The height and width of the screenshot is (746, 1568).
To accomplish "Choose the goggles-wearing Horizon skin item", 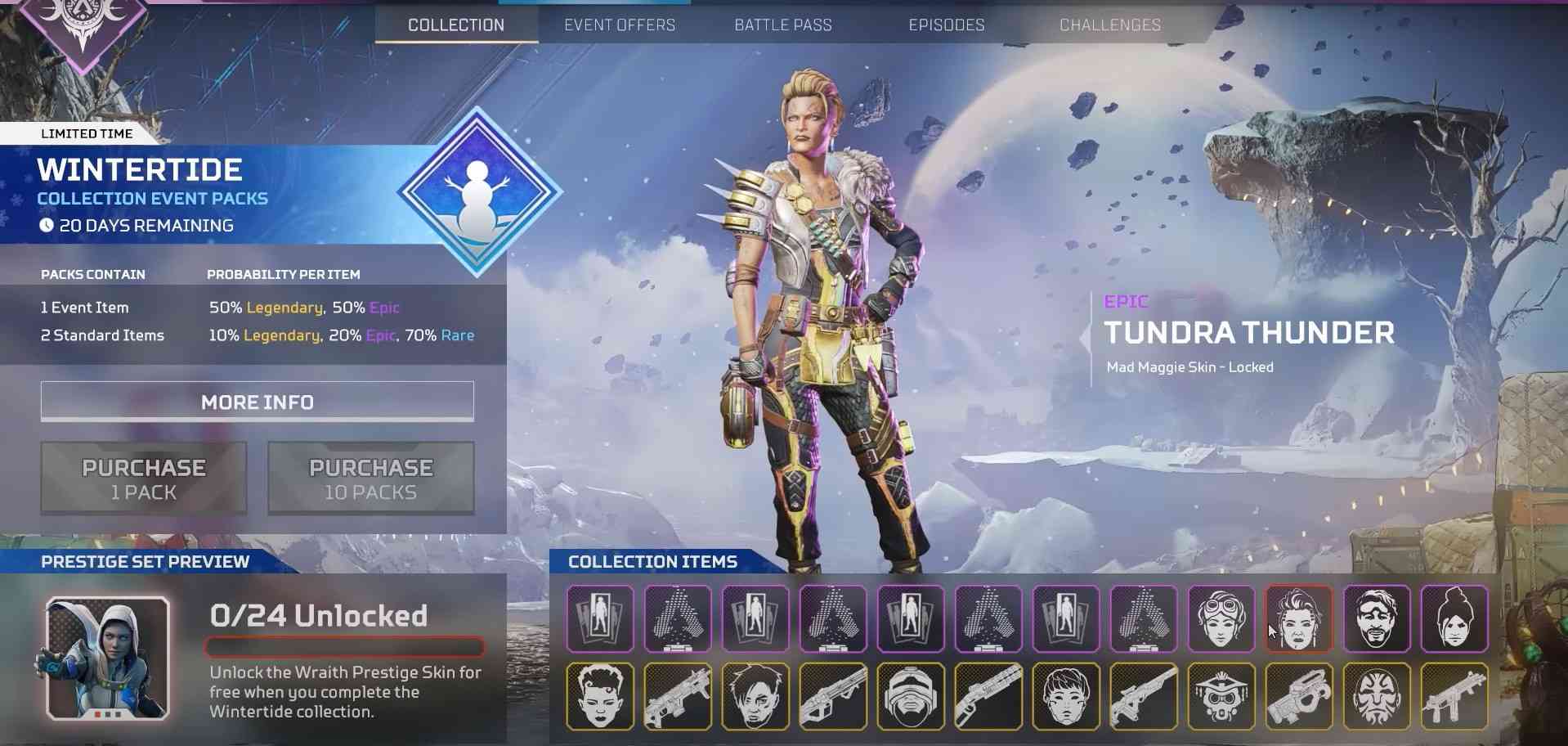I will click(x=1221, y=619).
